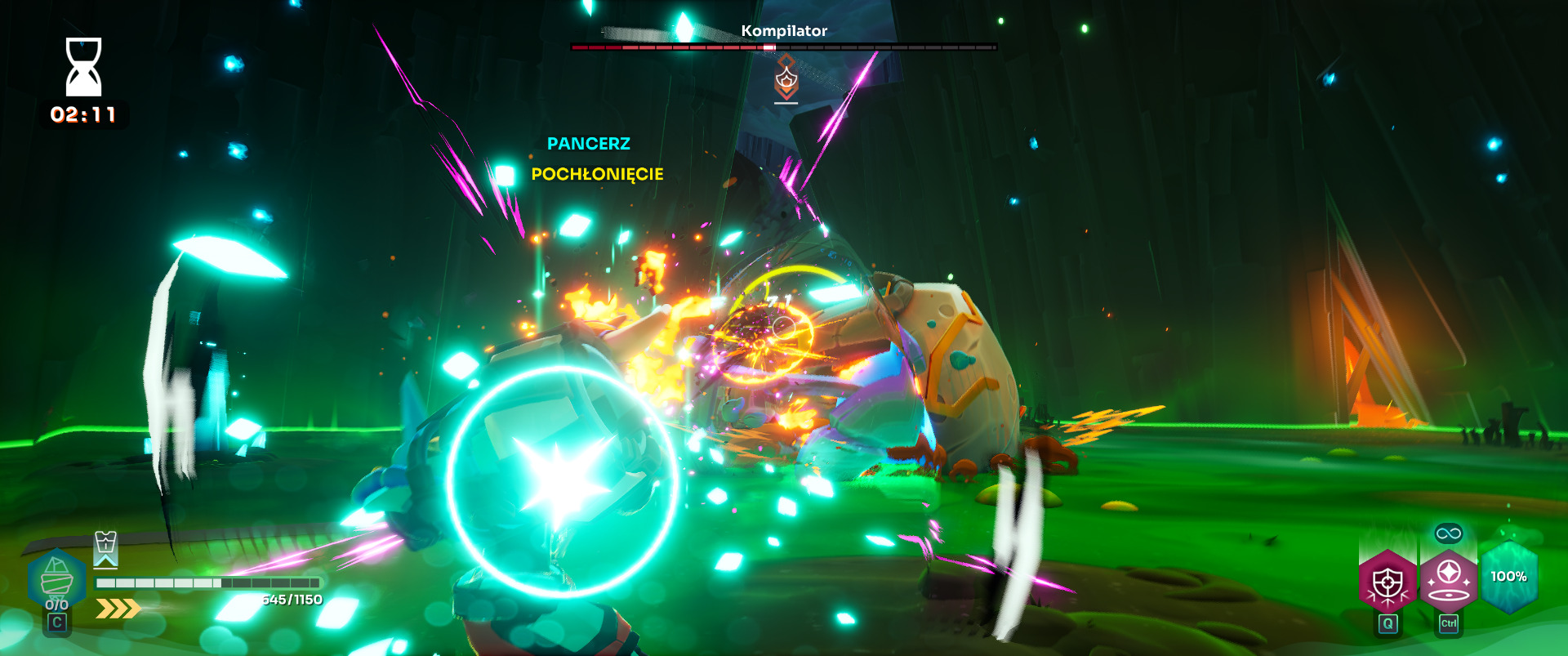Click the healing canister item hexagon

pos(56,580)
